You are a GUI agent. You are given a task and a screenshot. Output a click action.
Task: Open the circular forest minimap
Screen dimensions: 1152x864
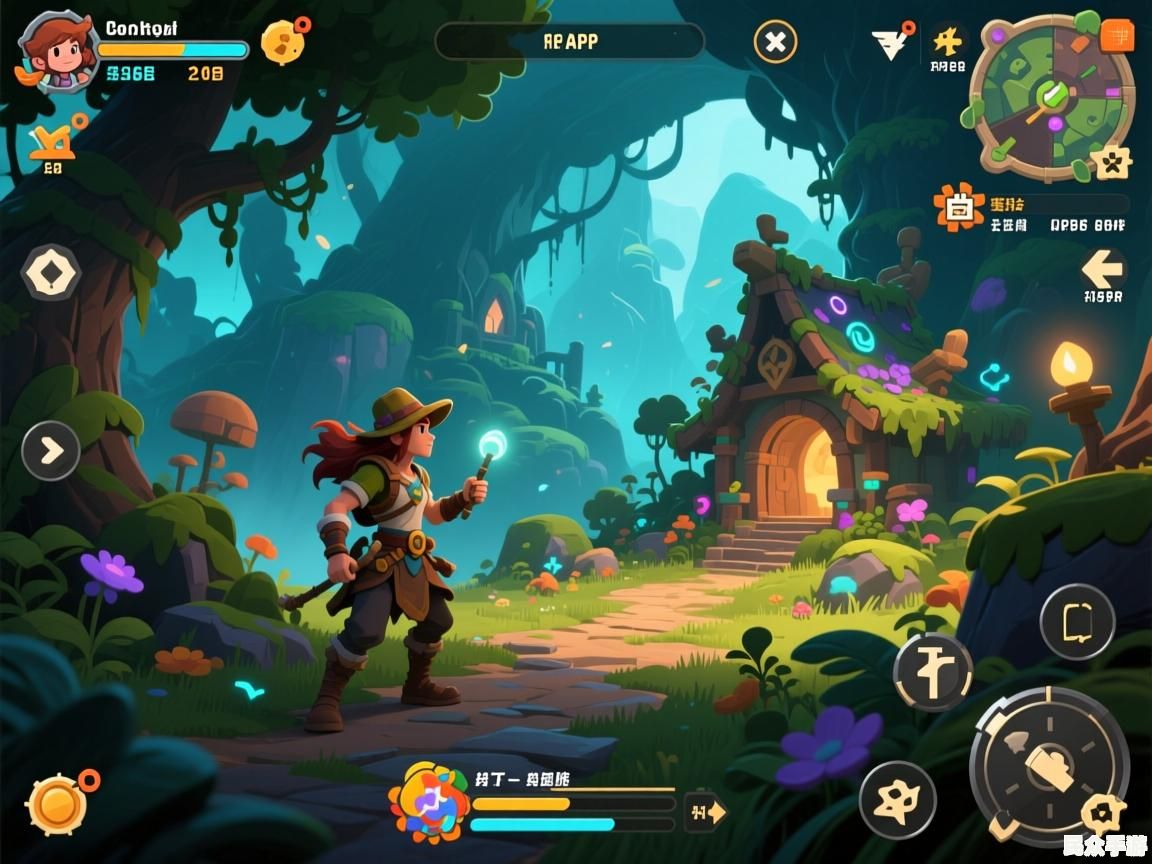1050,97
